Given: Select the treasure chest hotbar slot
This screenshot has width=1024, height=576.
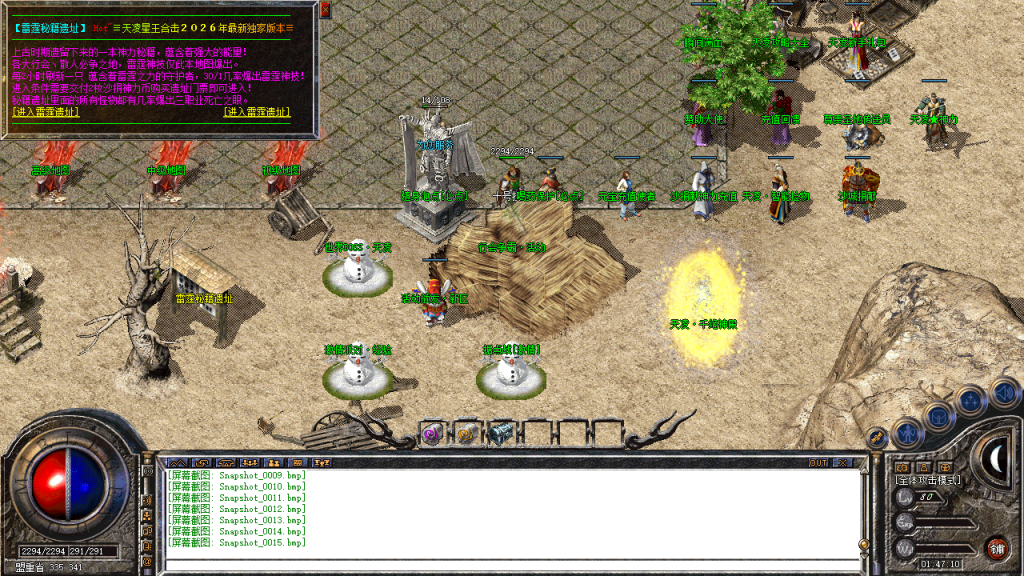Looking at the screenshot, I should [x=499, y=433].
